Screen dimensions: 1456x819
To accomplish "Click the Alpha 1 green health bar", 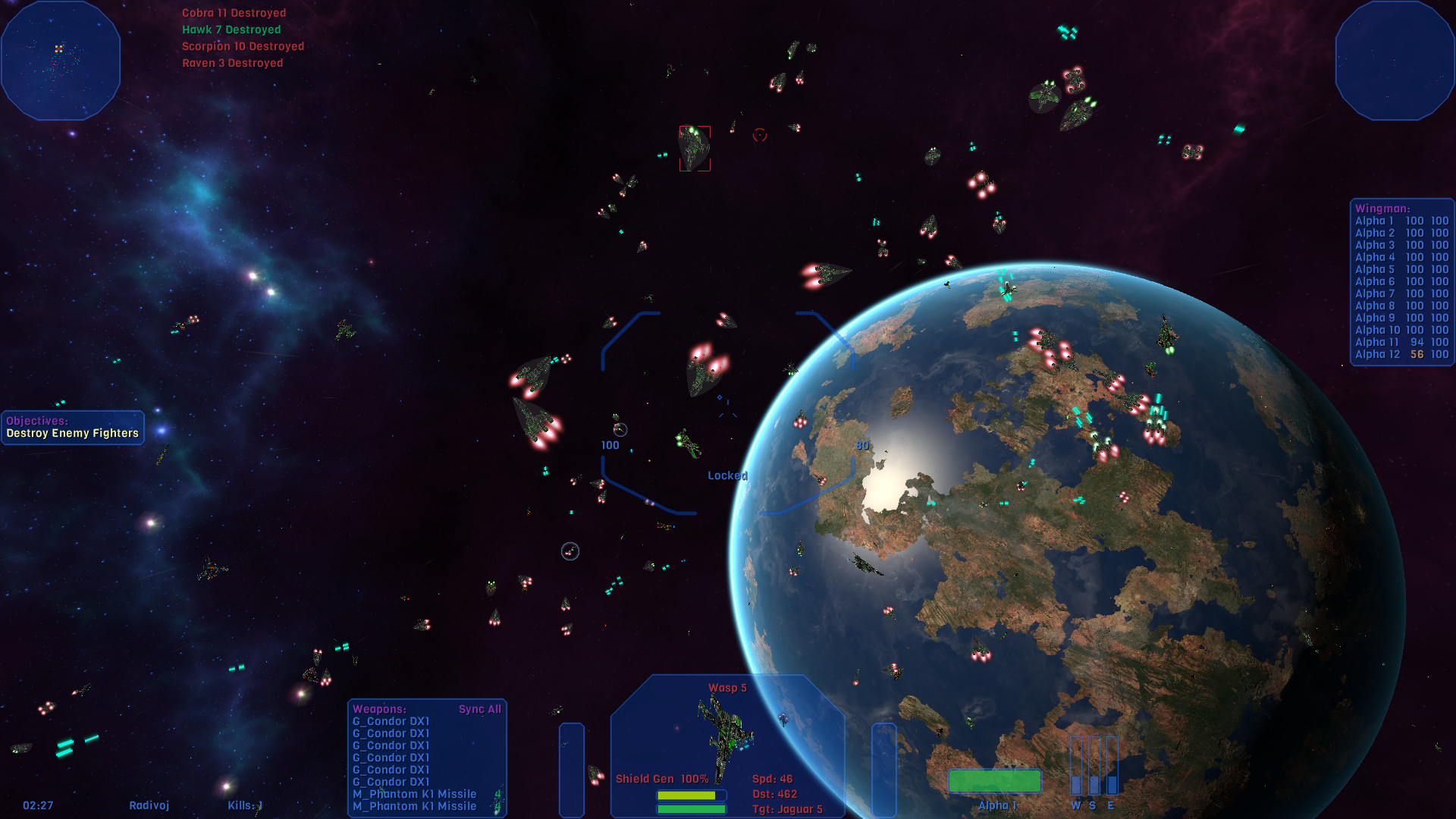I will pos(996,780).
